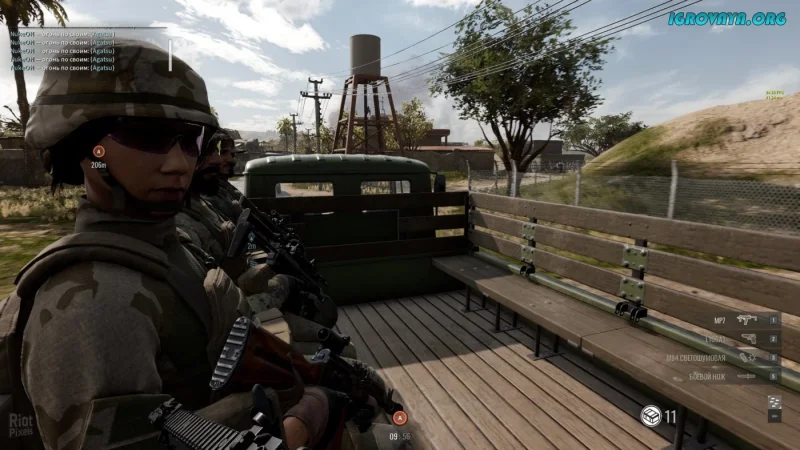The image size is (800, 450).
Task: Open the friendly-fire chat log
Action: pos(60,51)
